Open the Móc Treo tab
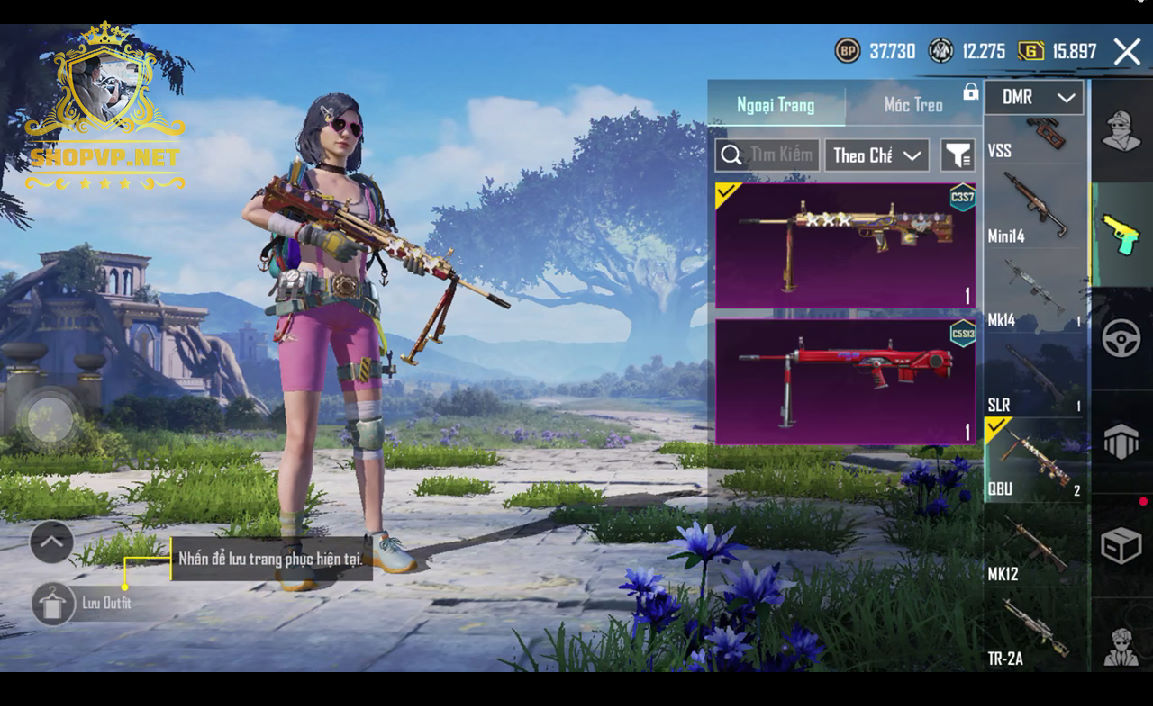The width and height of the screenshot is (1153, 706). 913,105
